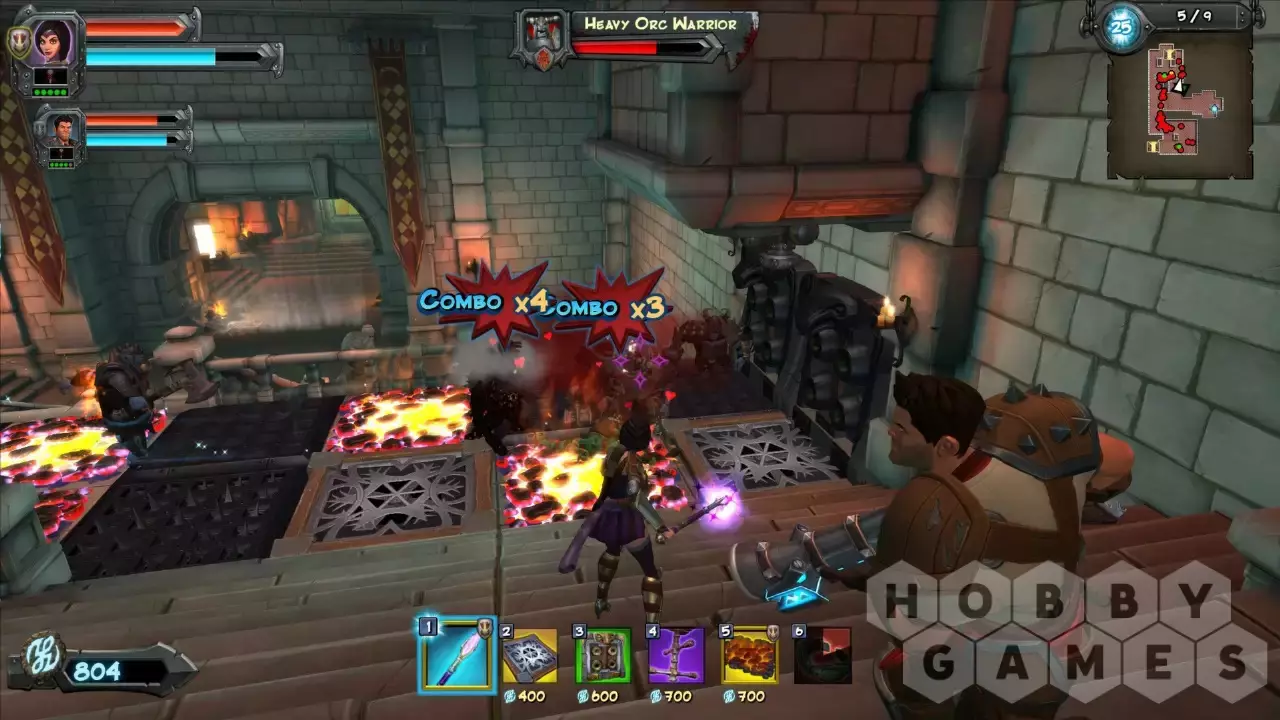
Task: Choose the dark red item in slot 6
Action: tap(822, 657)
